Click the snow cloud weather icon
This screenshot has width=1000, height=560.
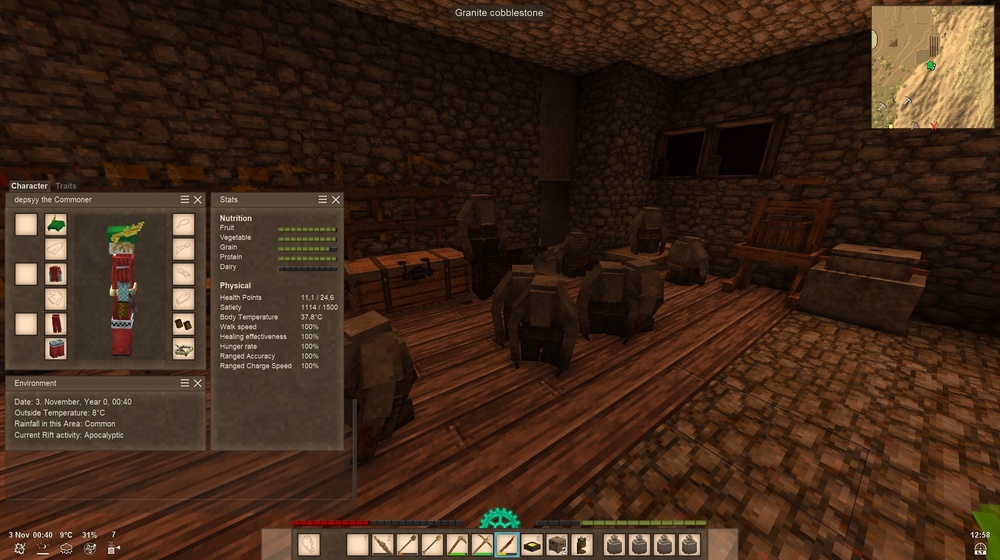coord(66,548)
